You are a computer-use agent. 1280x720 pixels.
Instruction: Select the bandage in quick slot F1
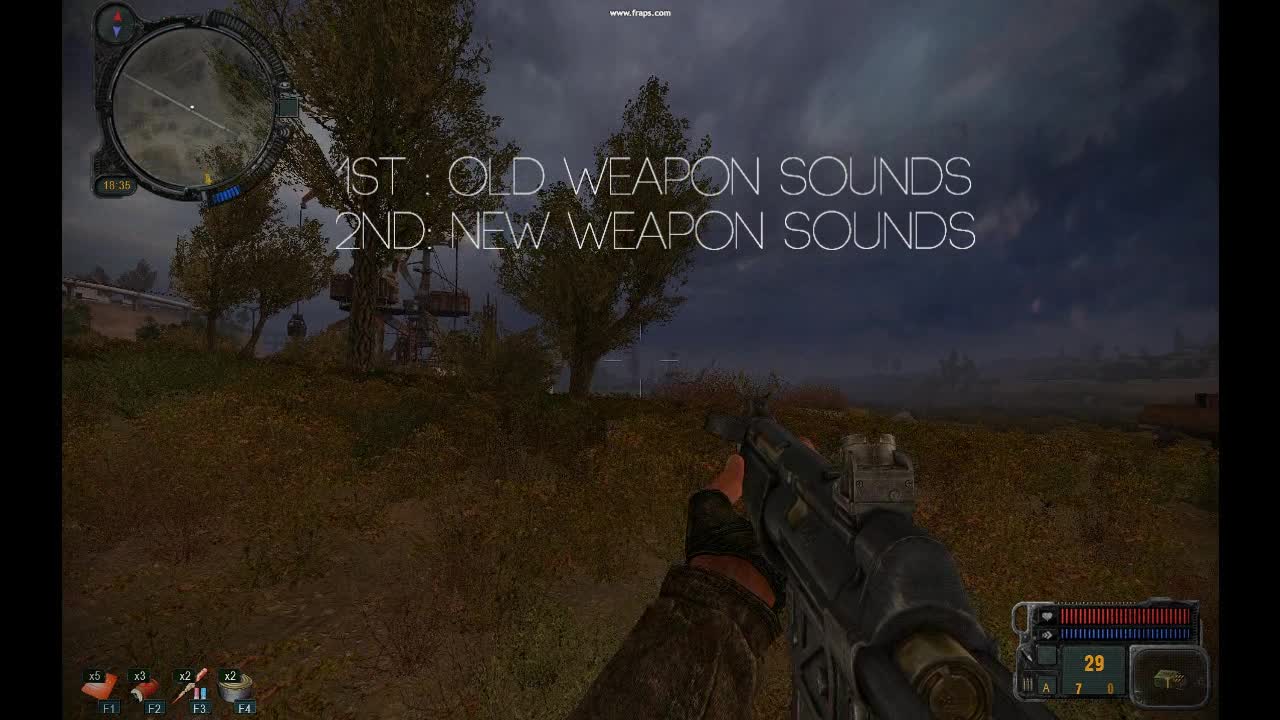pyautogui.click(x=97, y=686)
